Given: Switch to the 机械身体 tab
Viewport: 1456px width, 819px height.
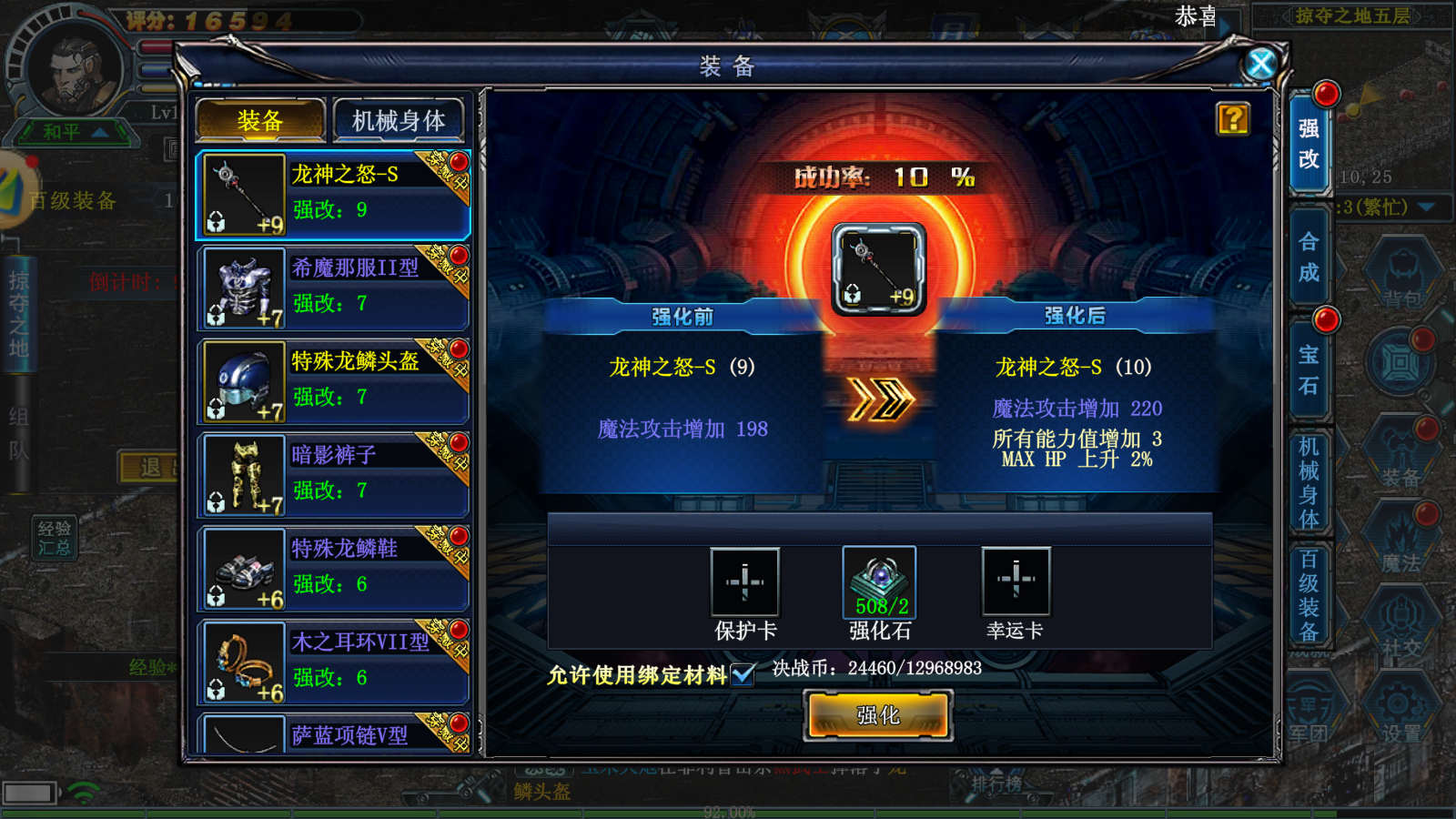Looking at the screenshot, I should (399, 119).
